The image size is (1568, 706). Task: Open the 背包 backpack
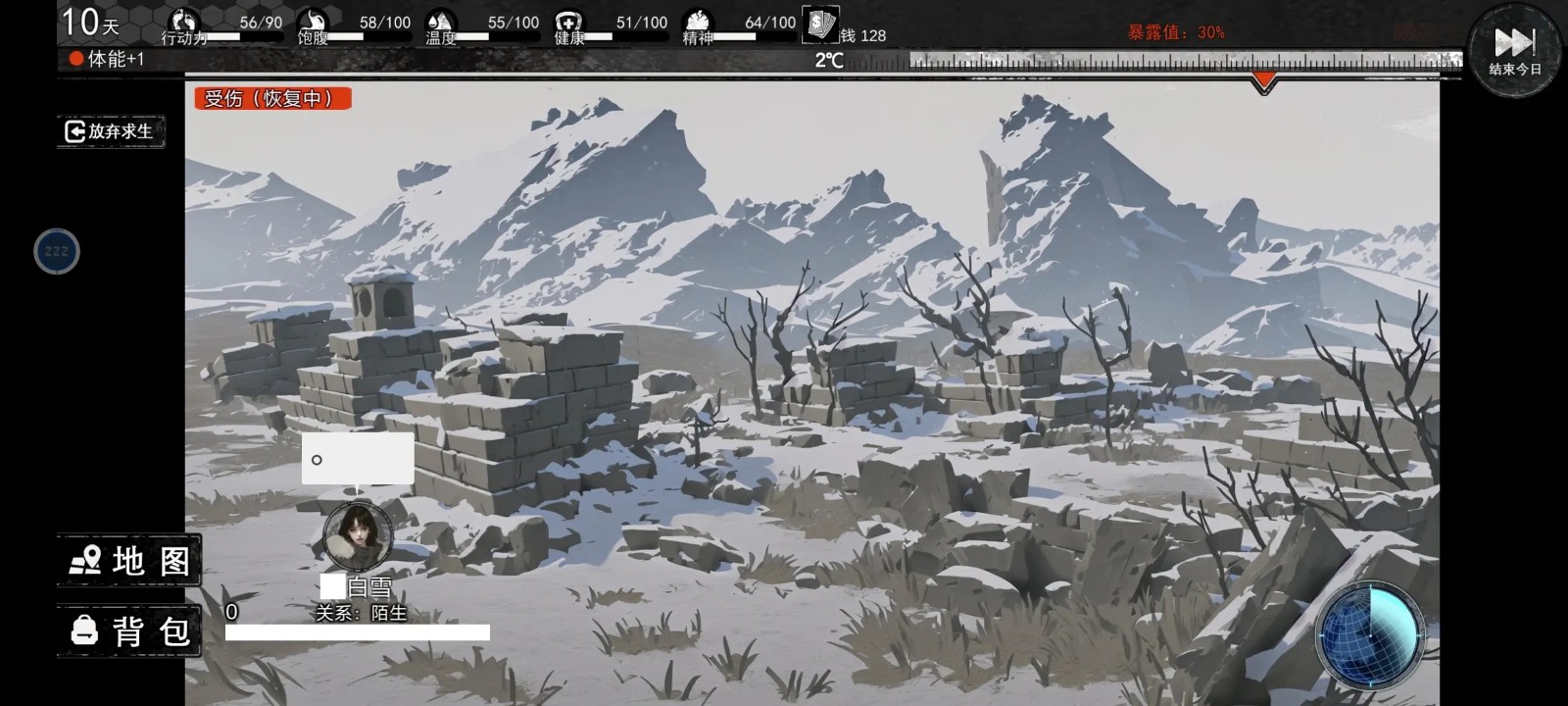point(129,630)
